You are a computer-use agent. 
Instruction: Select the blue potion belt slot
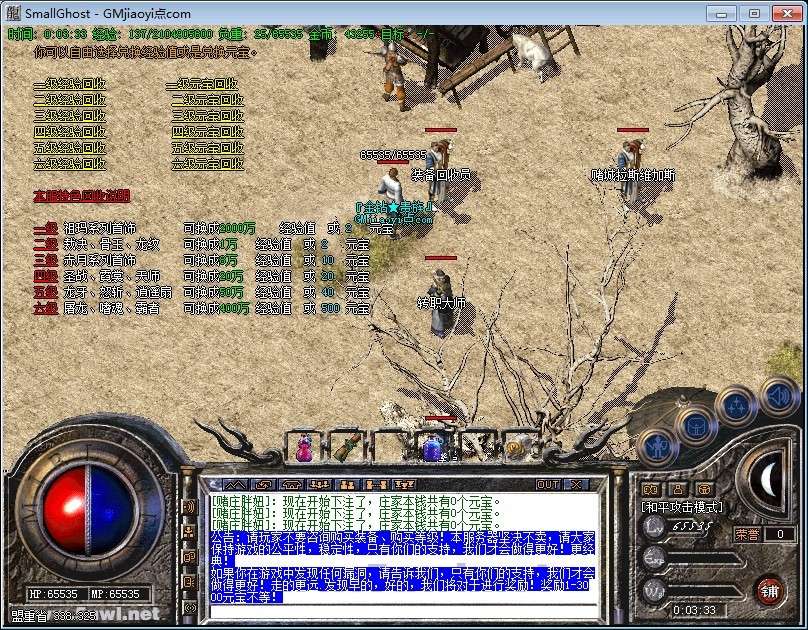[x=432, y=448]
